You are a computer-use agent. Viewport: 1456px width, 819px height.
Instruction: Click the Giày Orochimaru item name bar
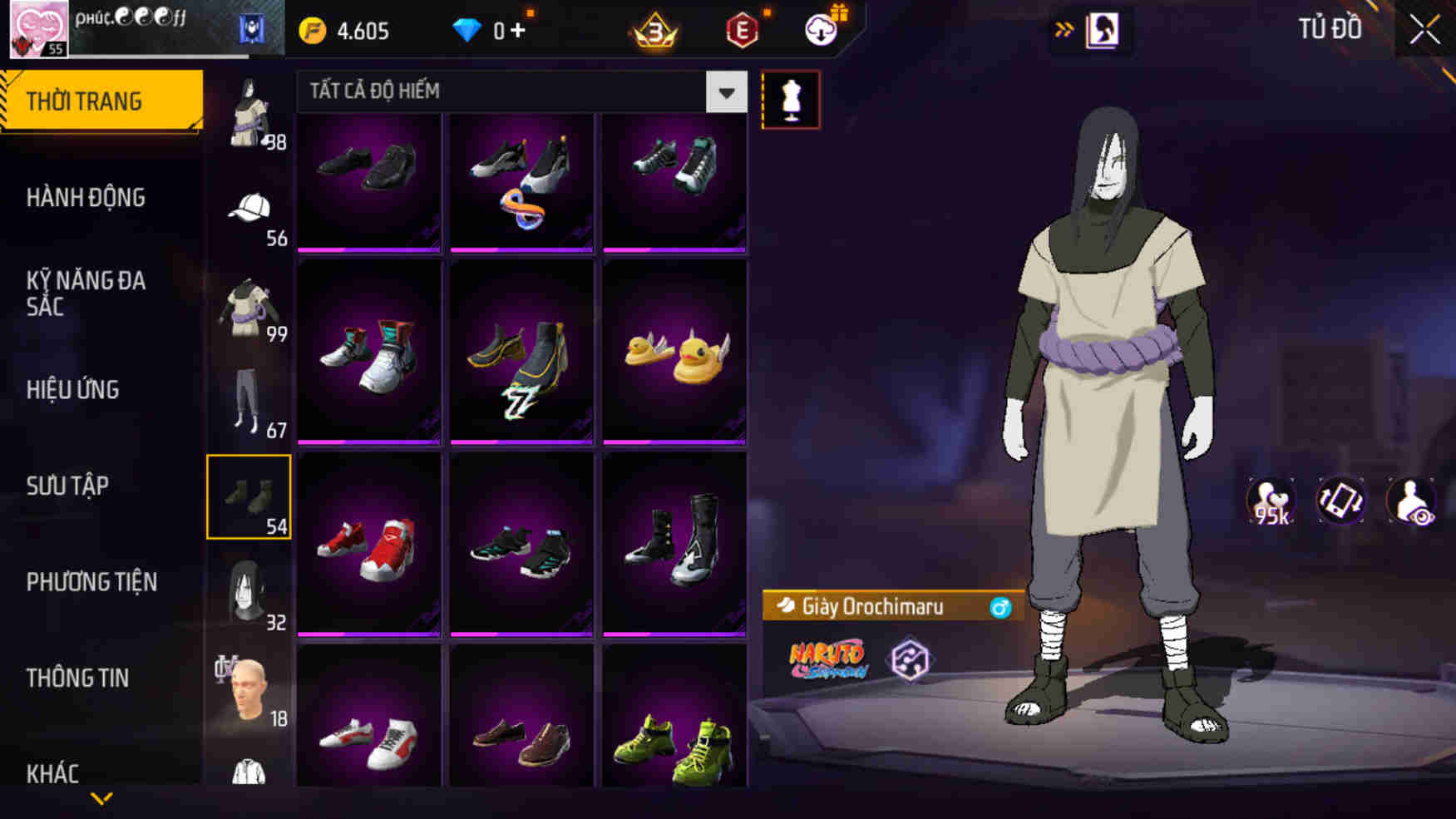(884, 605)
